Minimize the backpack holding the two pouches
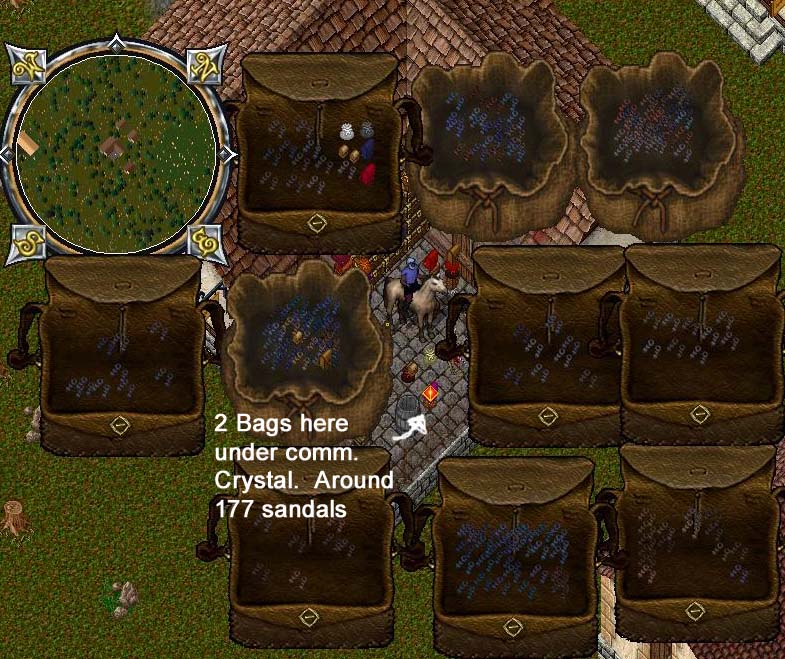Screen dimensions: 785x659 pyautogui.click(x=316, y=223)
